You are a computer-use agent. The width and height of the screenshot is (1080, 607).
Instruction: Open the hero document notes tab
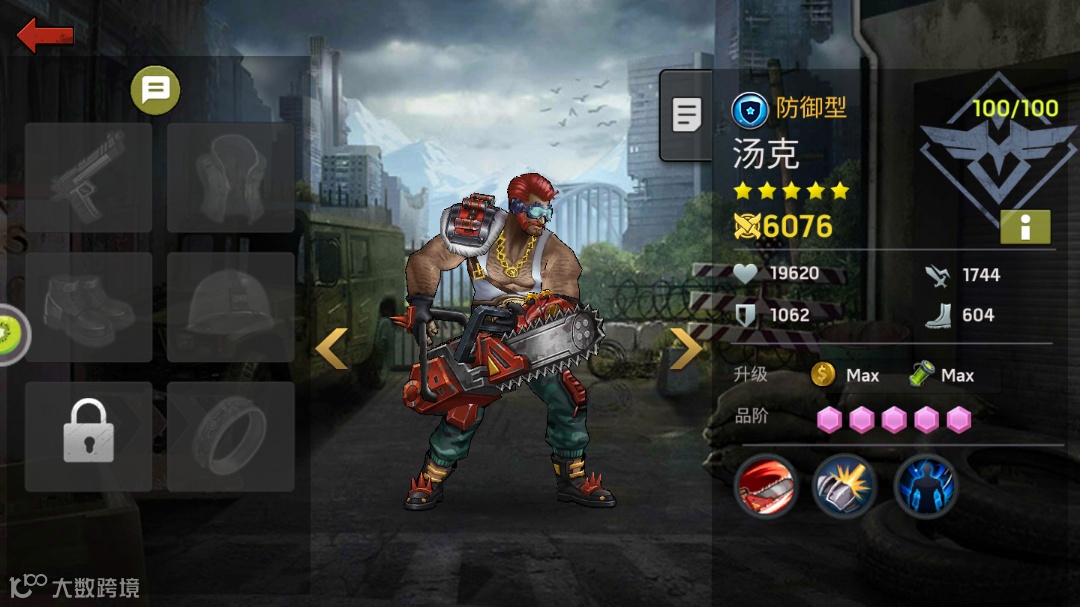coord(687,115)
